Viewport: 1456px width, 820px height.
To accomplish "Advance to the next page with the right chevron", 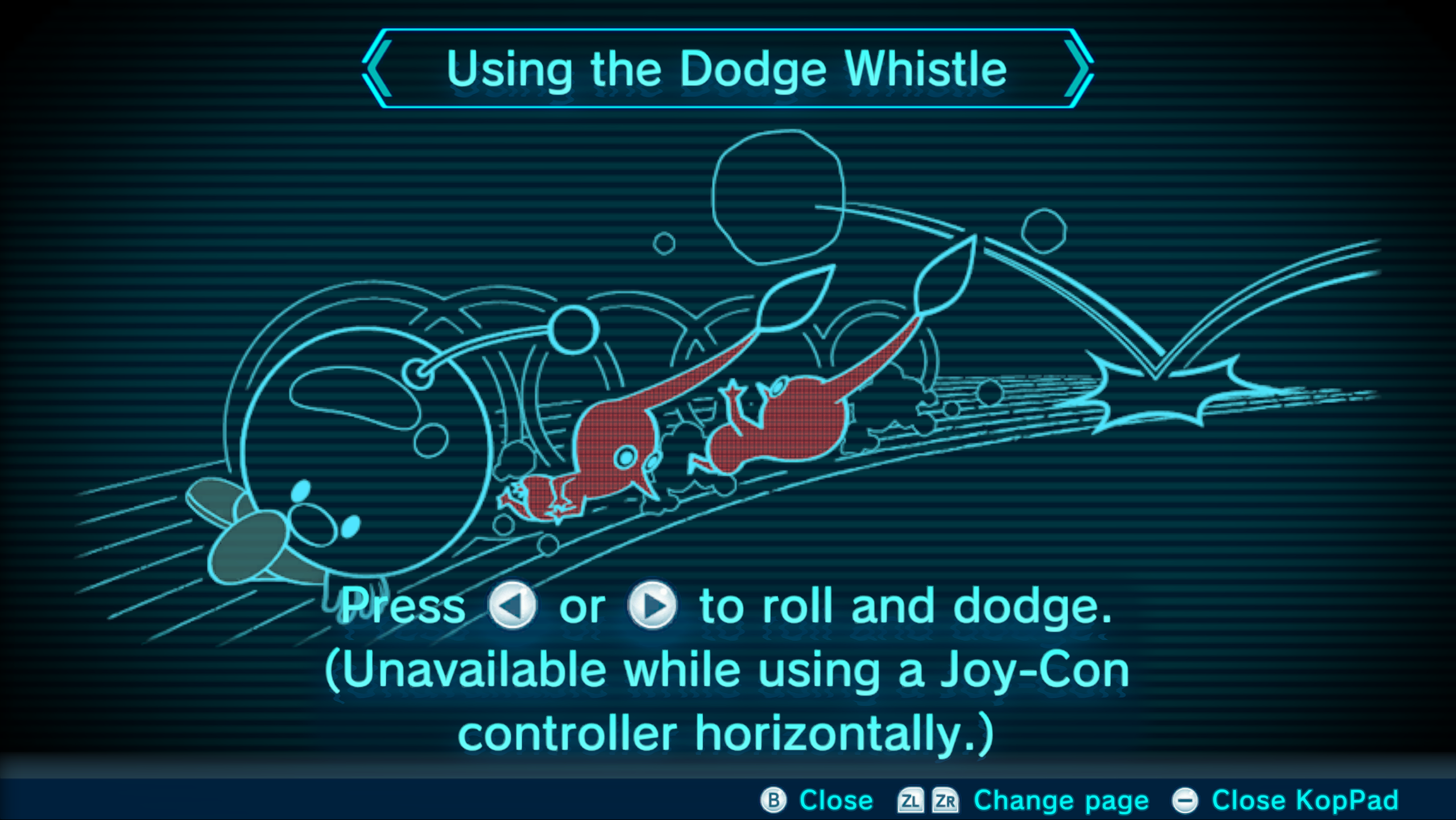I will 1078,69.
